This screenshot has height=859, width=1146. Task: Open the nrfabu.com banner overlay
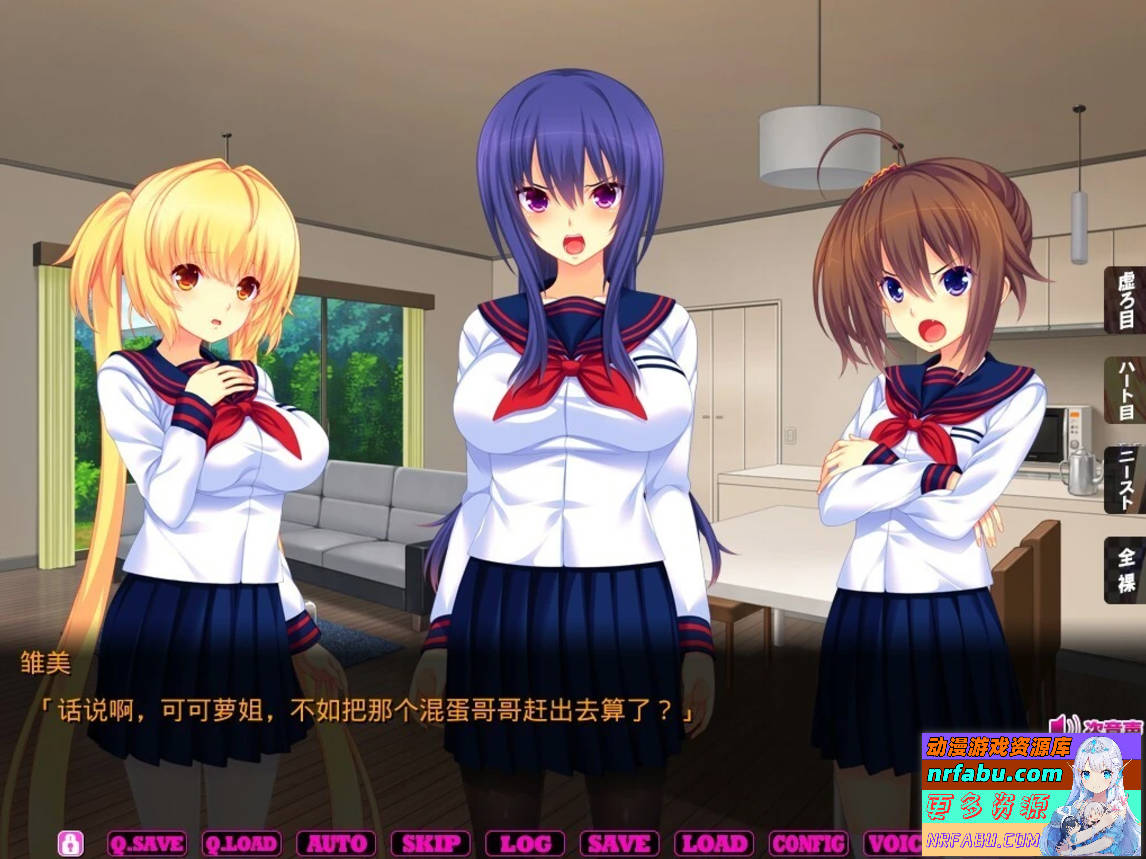point(1030,794)
